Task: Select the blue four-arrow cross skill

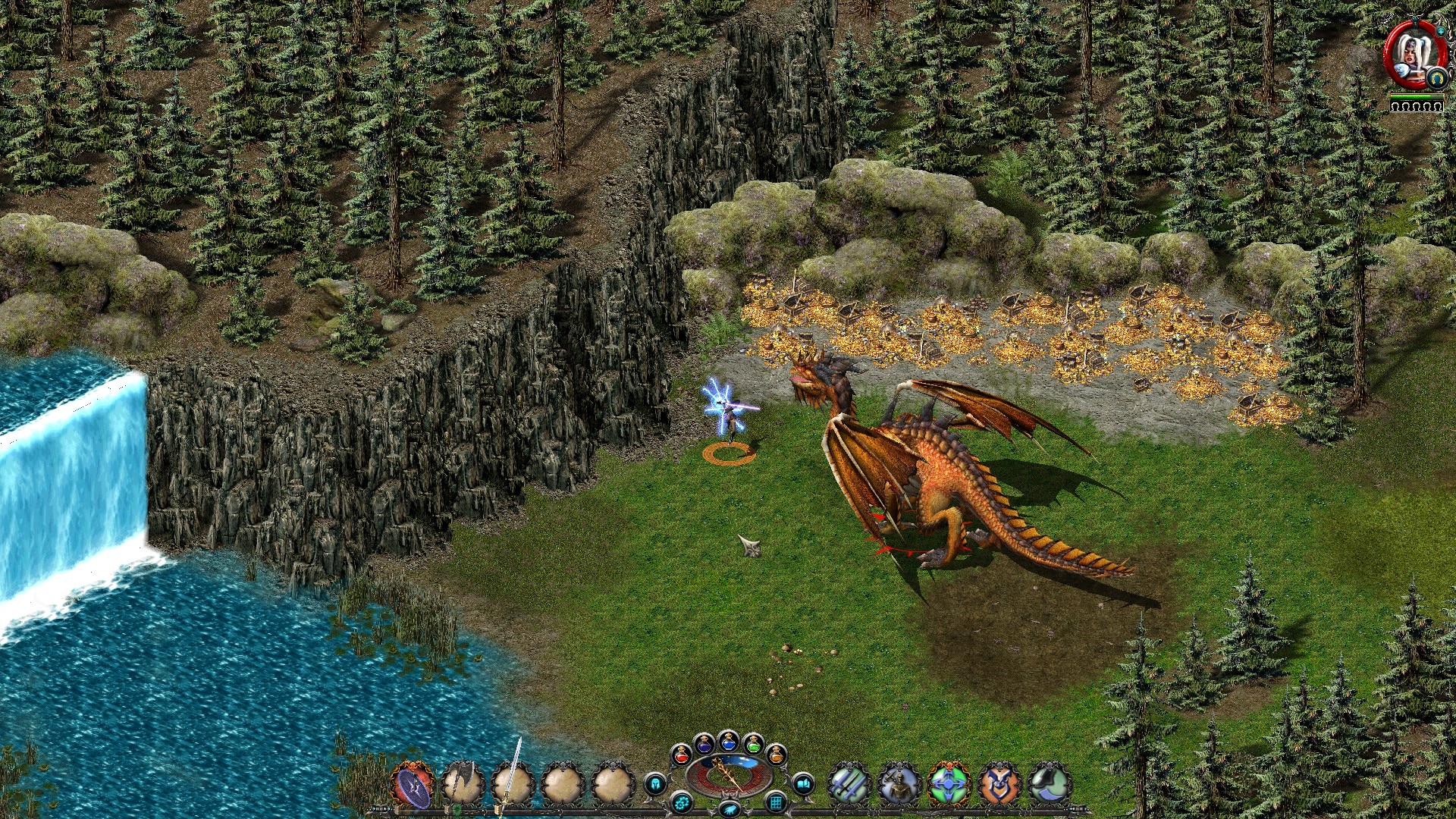Action: click(x=949, y=784)
